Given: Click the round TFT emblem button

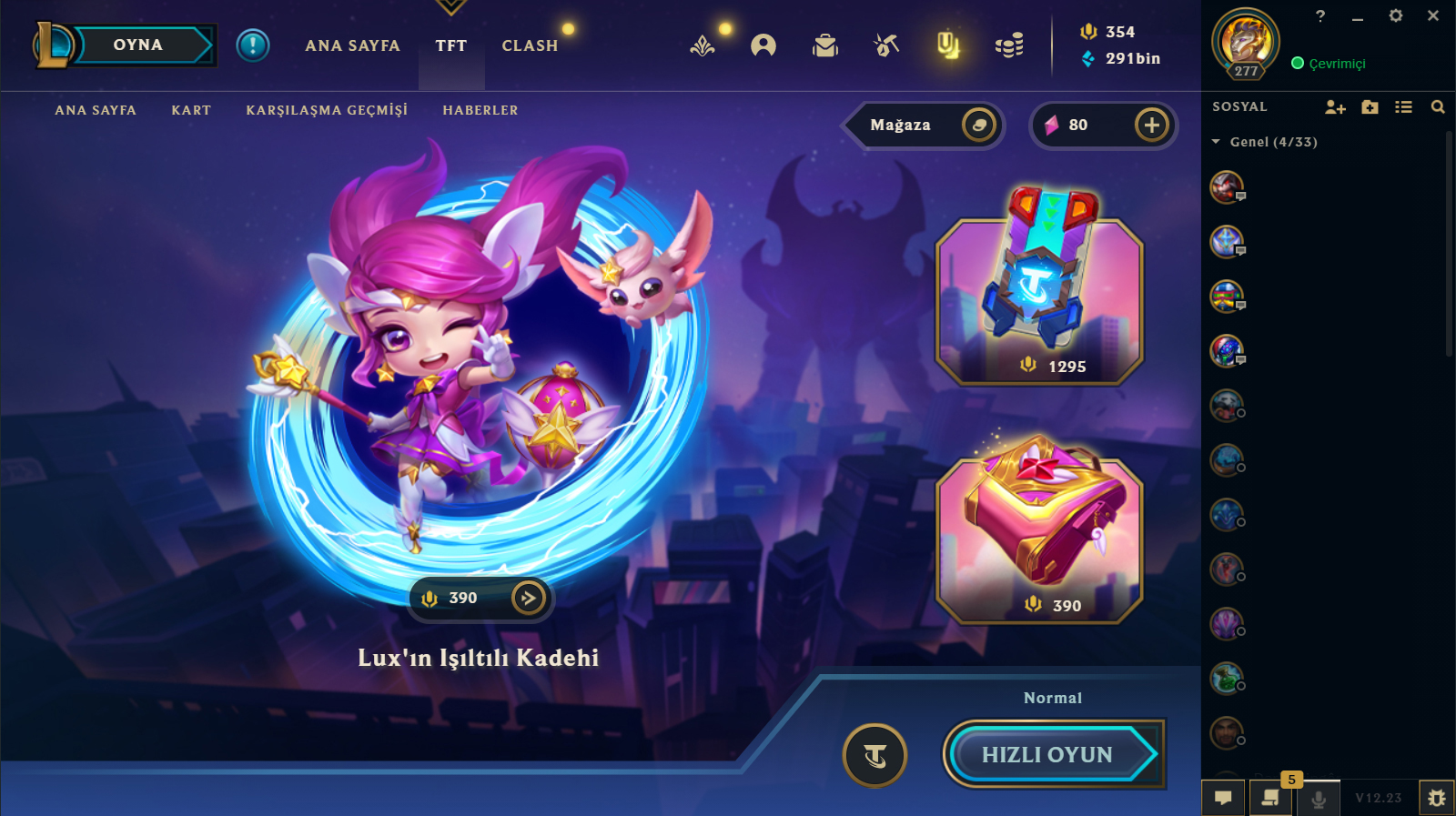Looking at the screenshot, I should coord(875,754).
